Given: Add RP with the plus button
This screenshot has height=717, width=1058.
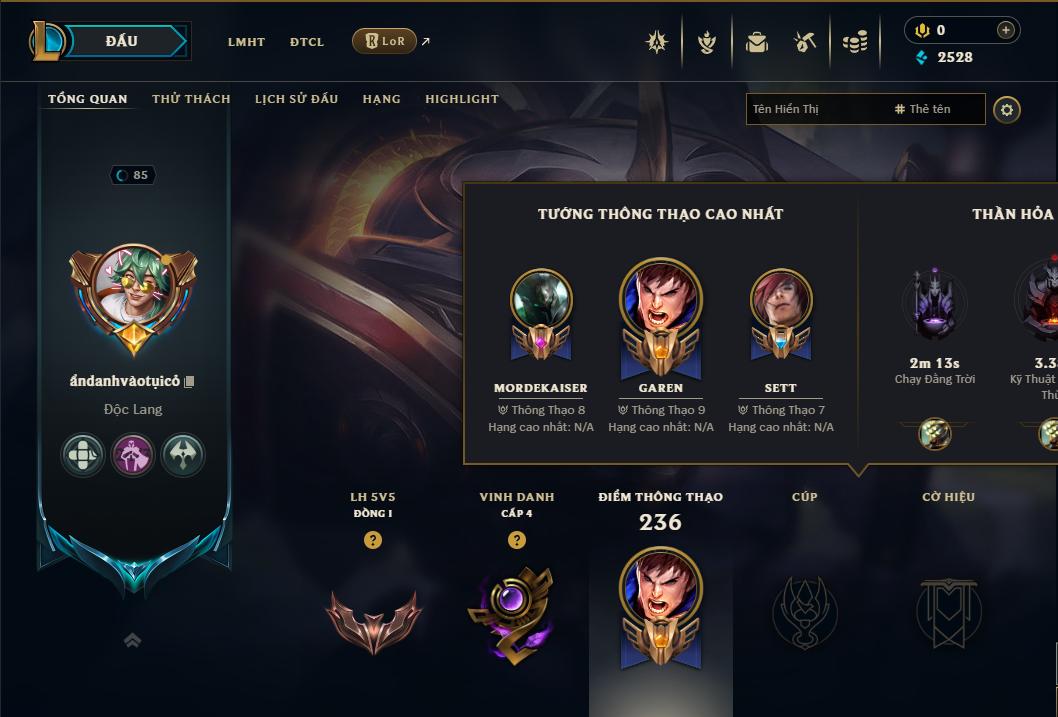Looking at the screenshot, I should 1005,31.
